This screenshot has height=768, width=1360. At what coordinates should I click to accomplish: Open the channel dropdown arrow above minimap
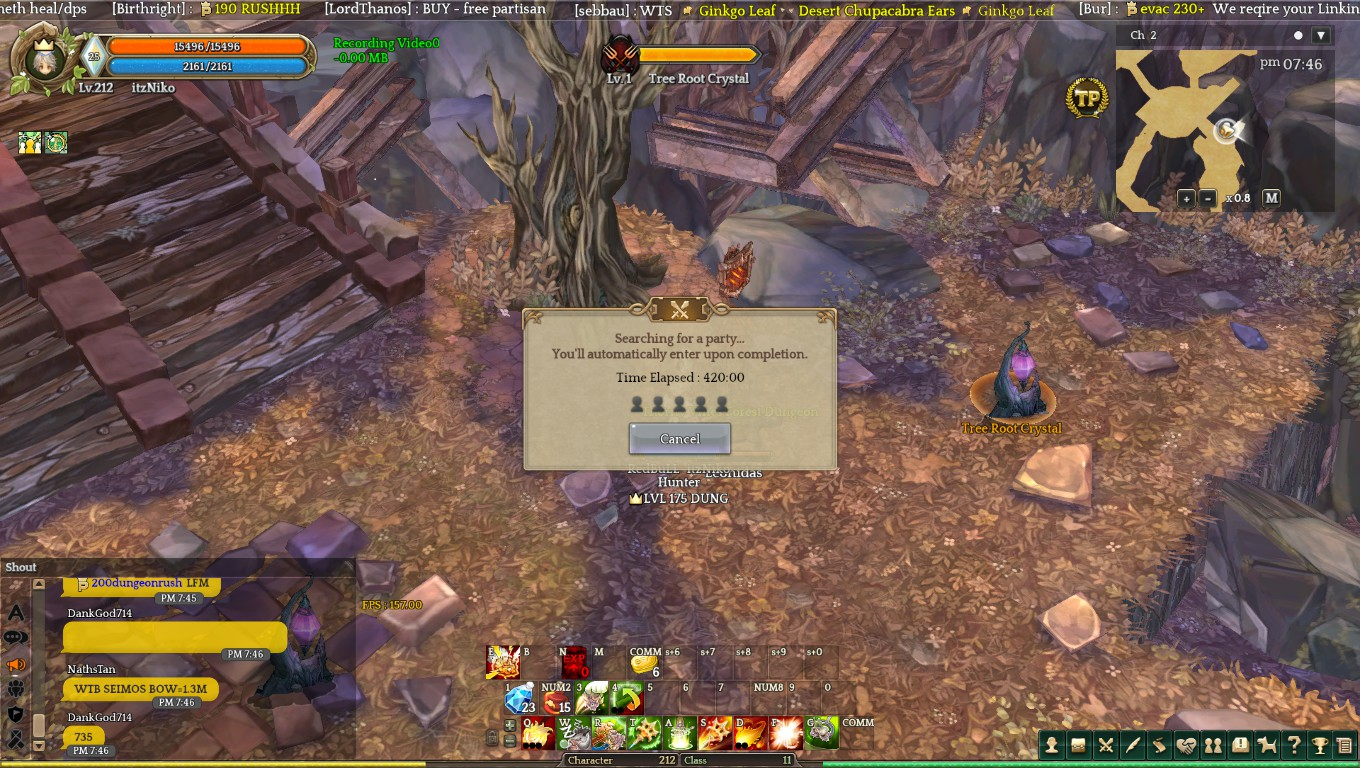[1320, 36]
